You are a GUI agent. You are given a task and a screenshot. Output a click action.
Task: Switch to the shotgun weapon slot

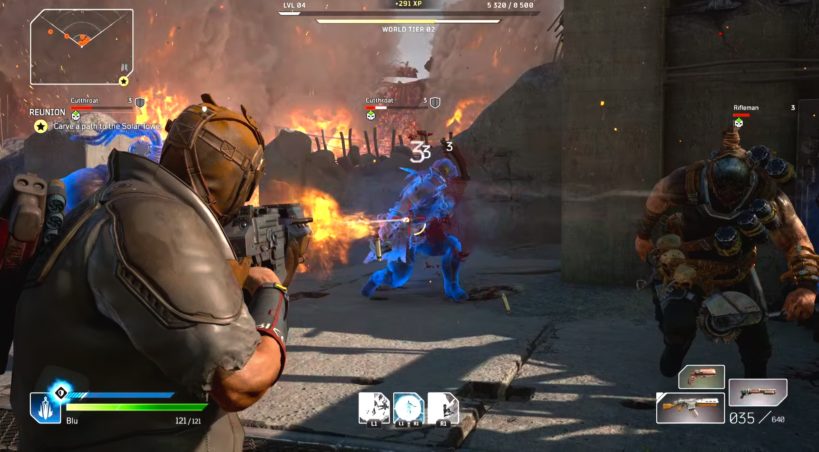pyautogui.click(x=757, y=391)
